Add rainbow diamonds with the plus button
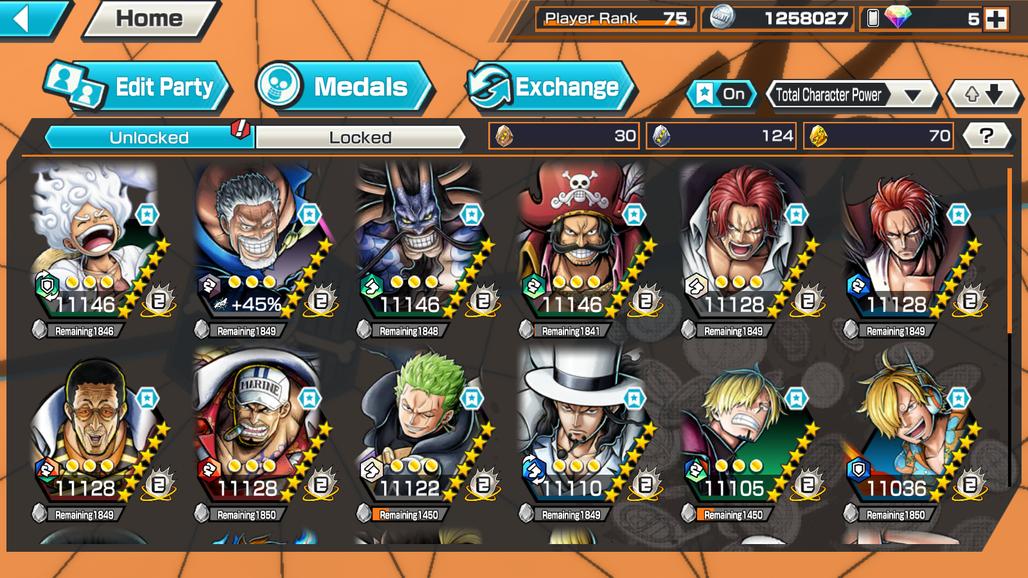This screenshot has width=1028, height=578. coord(995,18)
